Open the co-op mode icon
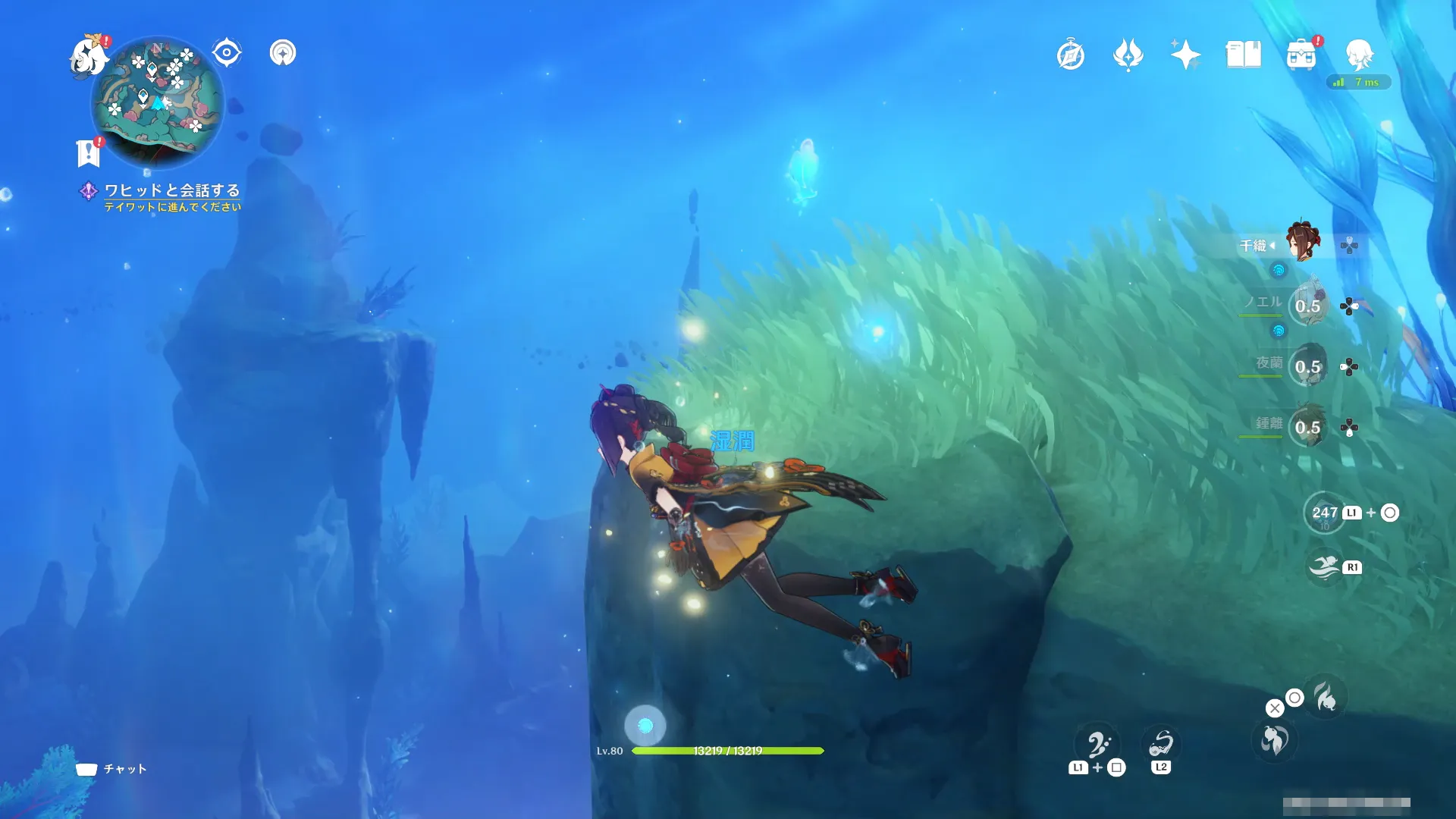This screenshot has height=819, width=1456. [x=283, y=53]
